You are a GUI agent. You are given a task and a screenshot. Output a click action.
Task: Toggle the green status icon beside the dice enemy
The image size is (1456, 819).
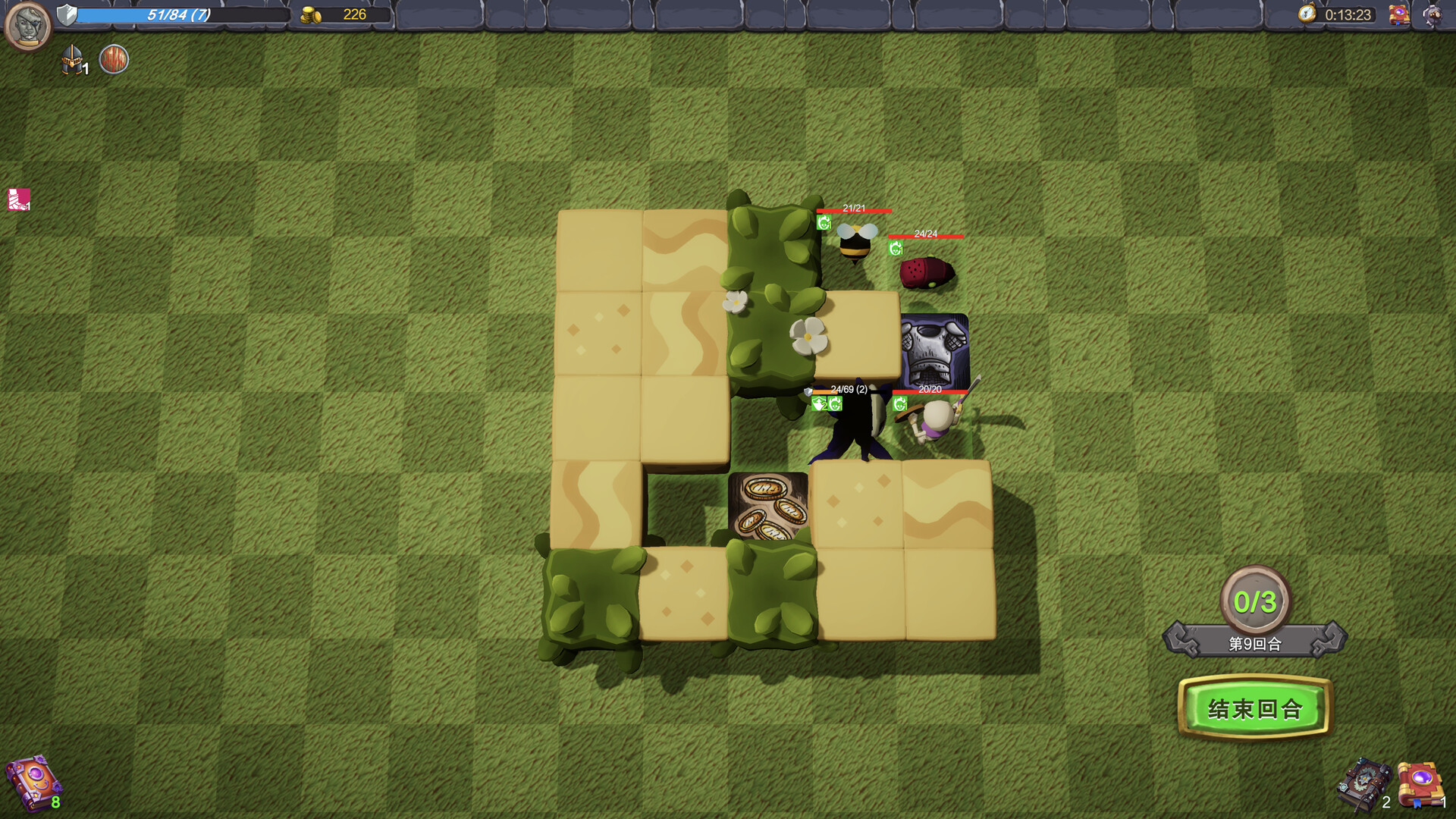coord(895,246)
